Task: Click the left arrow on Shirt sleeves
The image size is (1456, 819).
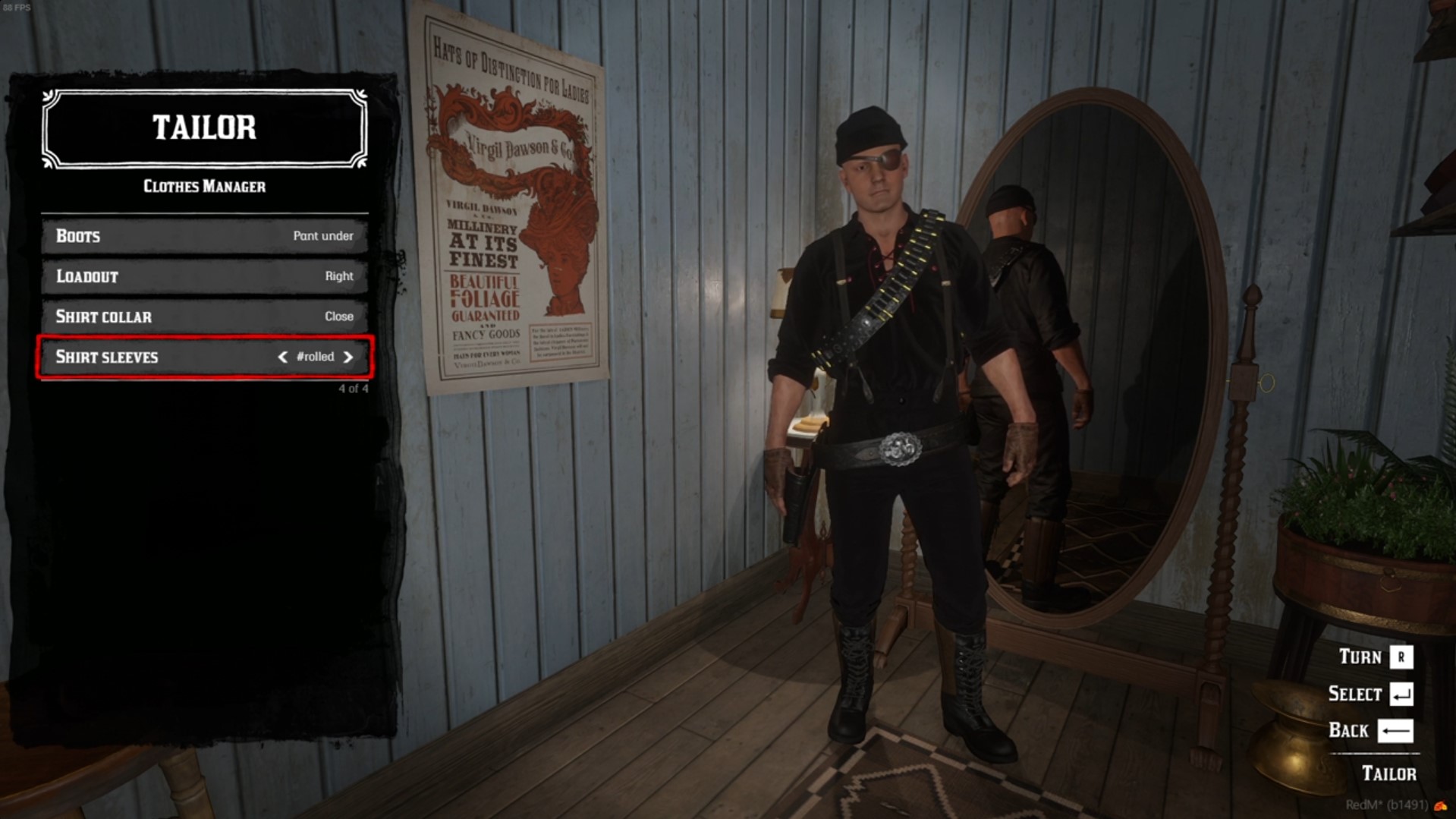Action: (282, 357)
